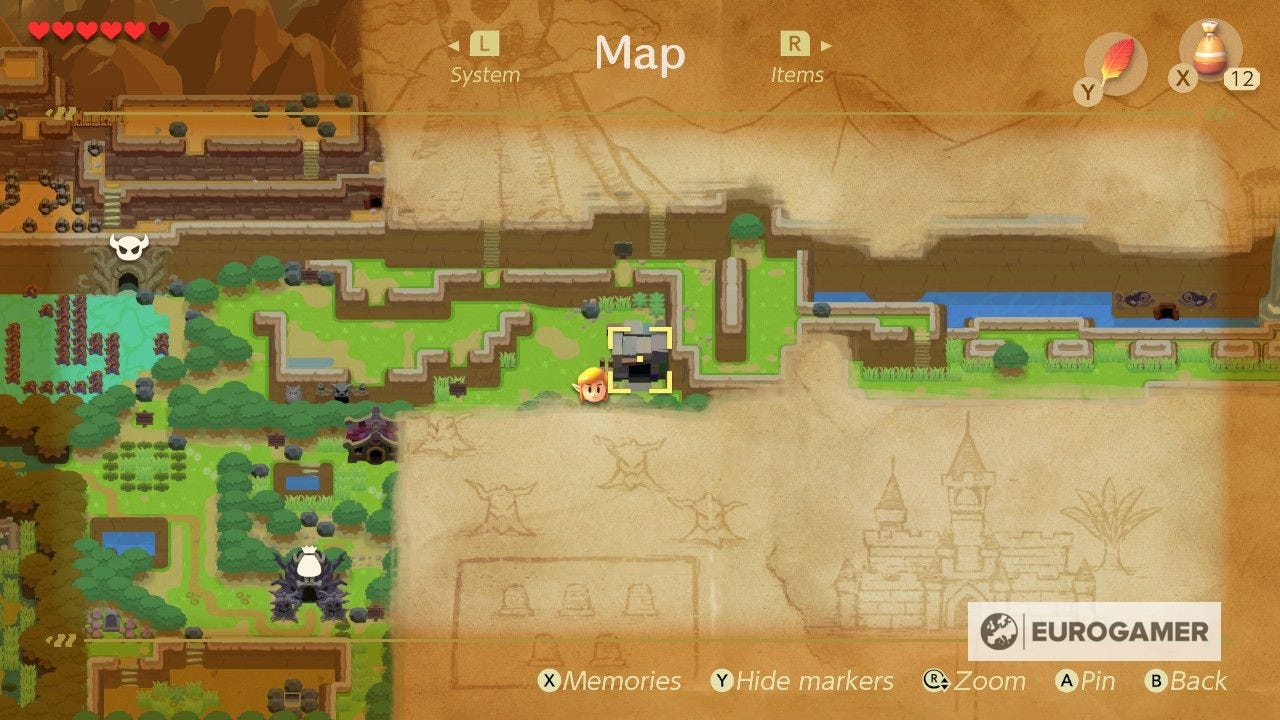Viewport: 1280px width, 720px height.
Task: Click the right arrow next to the R Items label
Action: tap(825, 44)
